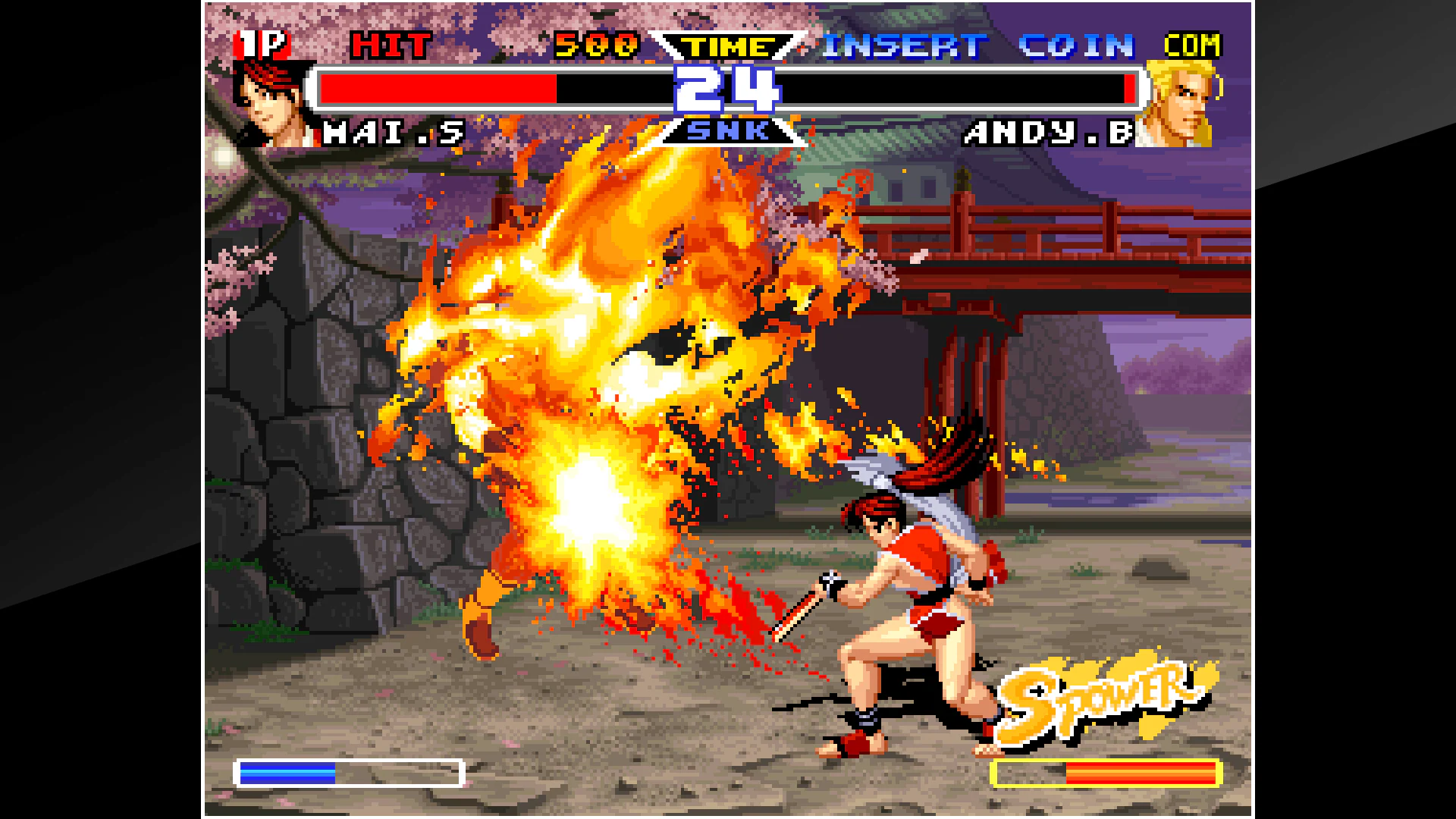Select the ANDY.B name label
1456x819 pixels.
1046,133
